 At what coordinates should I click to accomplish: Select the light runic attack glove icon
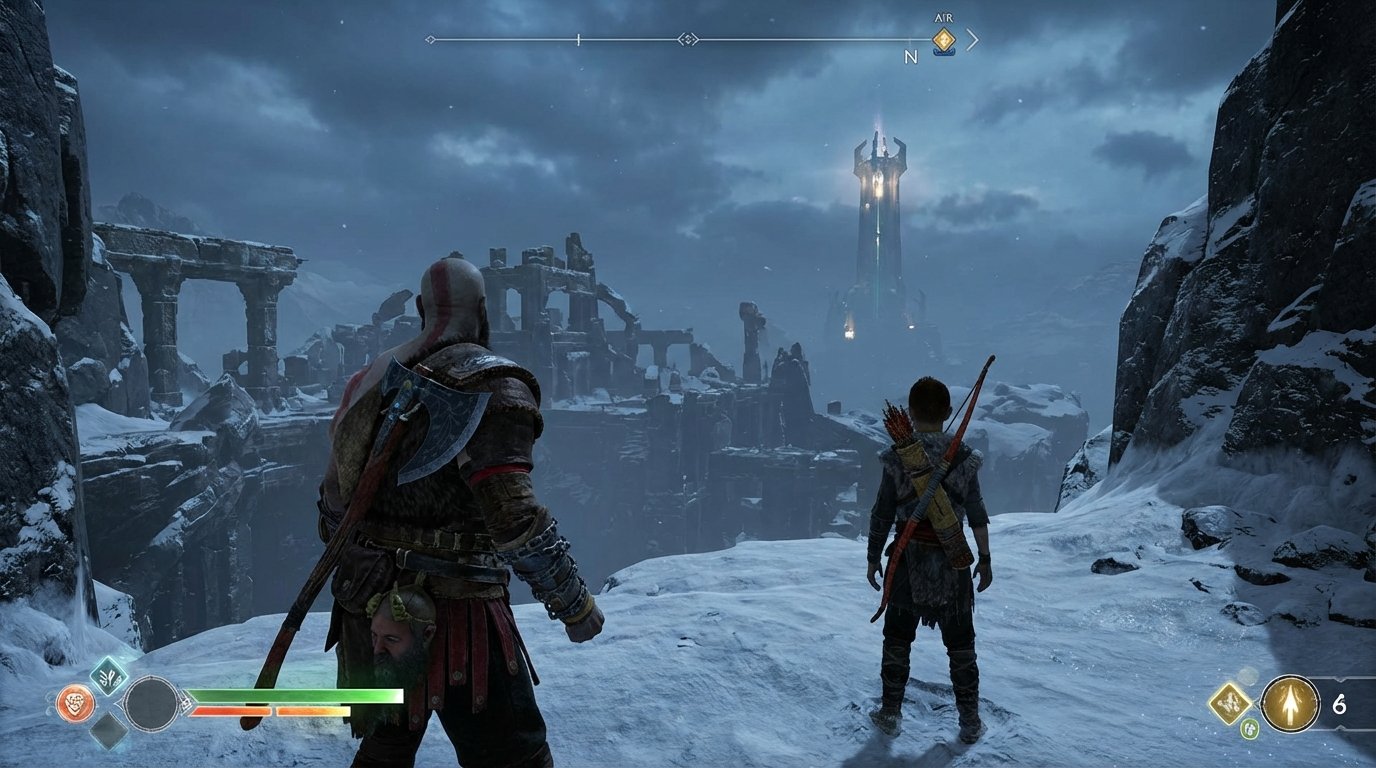click(109, 676)
